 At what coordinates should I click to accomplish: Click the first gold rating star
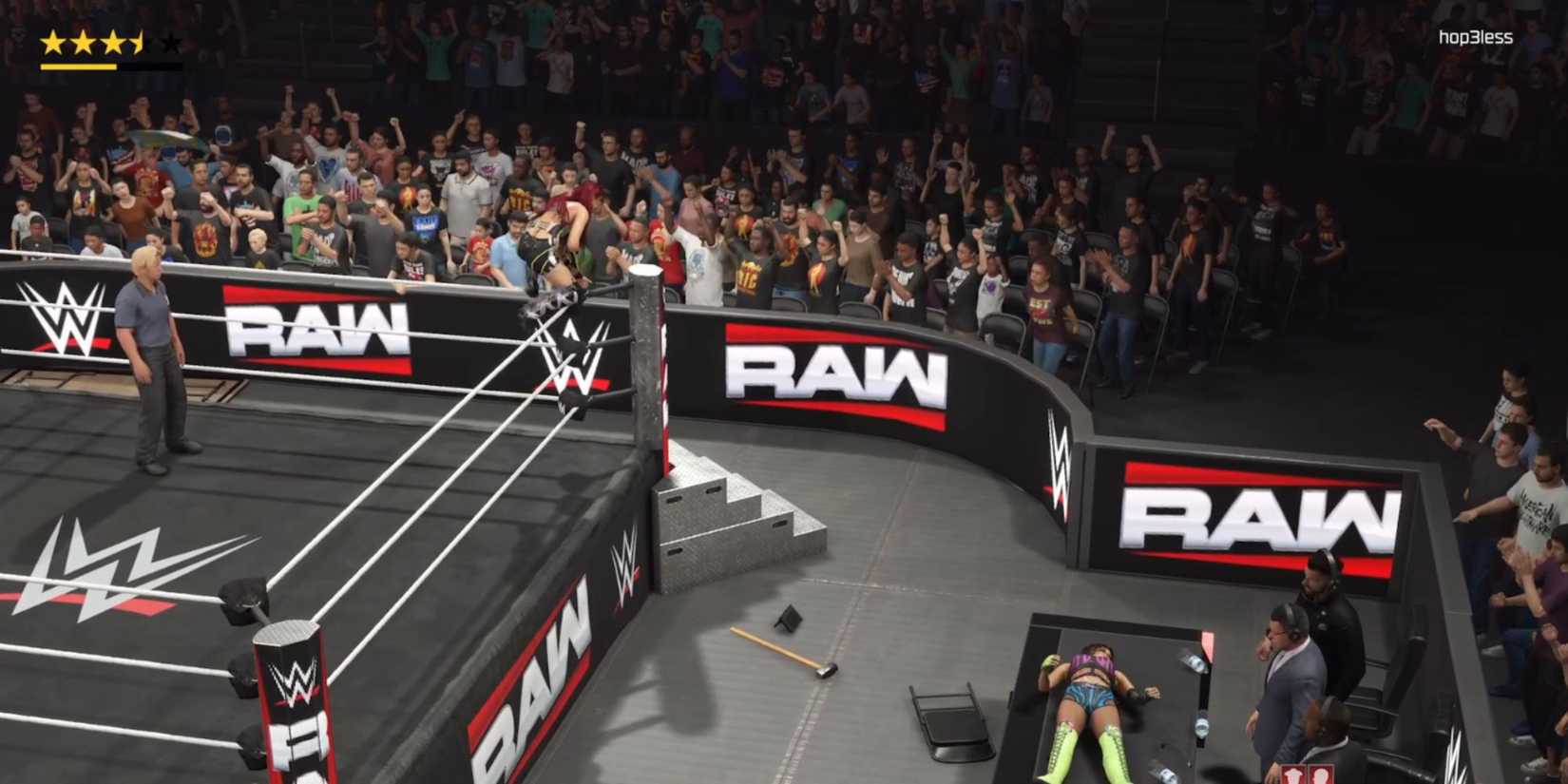(52, 41)
